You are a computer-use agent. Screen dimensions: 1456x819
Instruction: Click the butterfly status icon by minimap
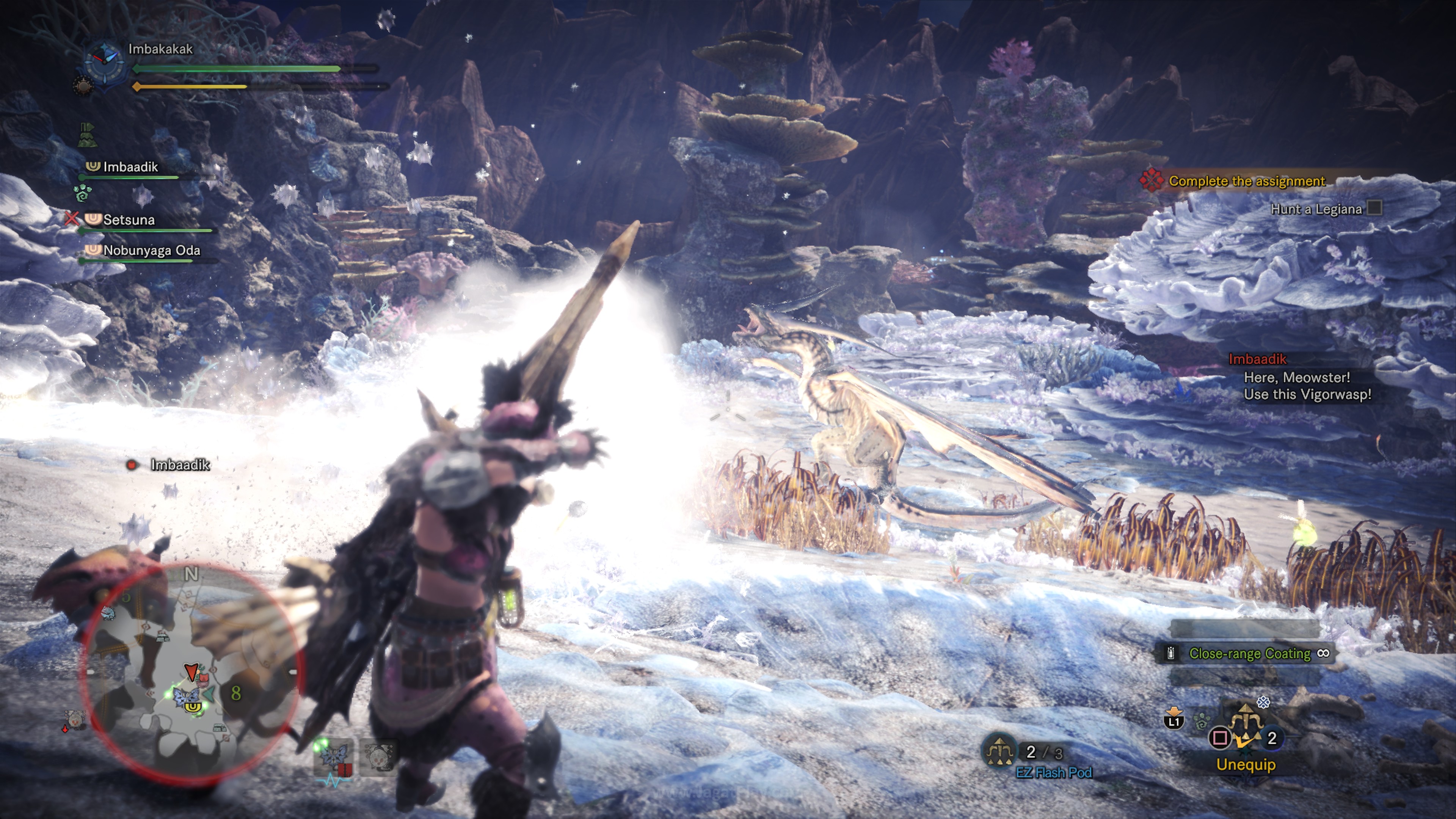[334, 756]
